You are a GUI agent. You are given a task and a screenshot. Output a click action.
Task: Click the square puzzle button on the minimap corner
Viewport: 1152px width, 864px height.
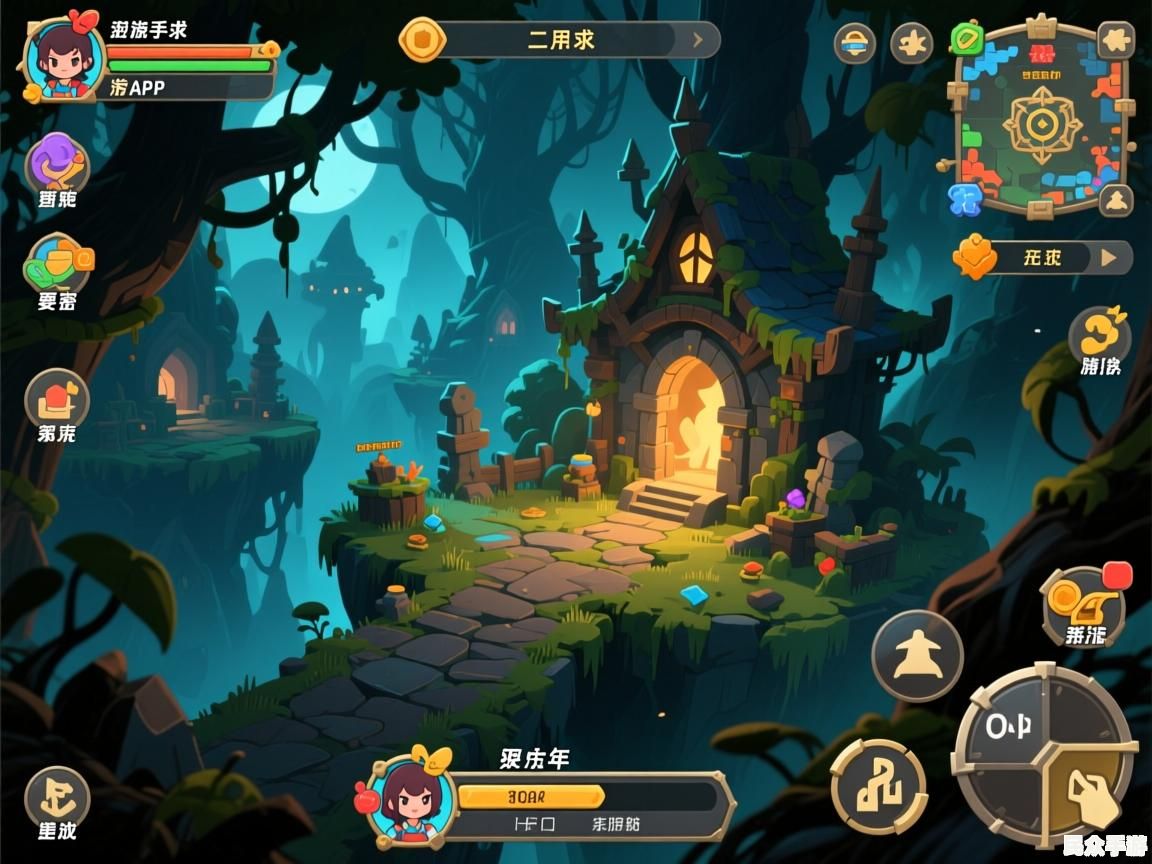[1115, 40]
